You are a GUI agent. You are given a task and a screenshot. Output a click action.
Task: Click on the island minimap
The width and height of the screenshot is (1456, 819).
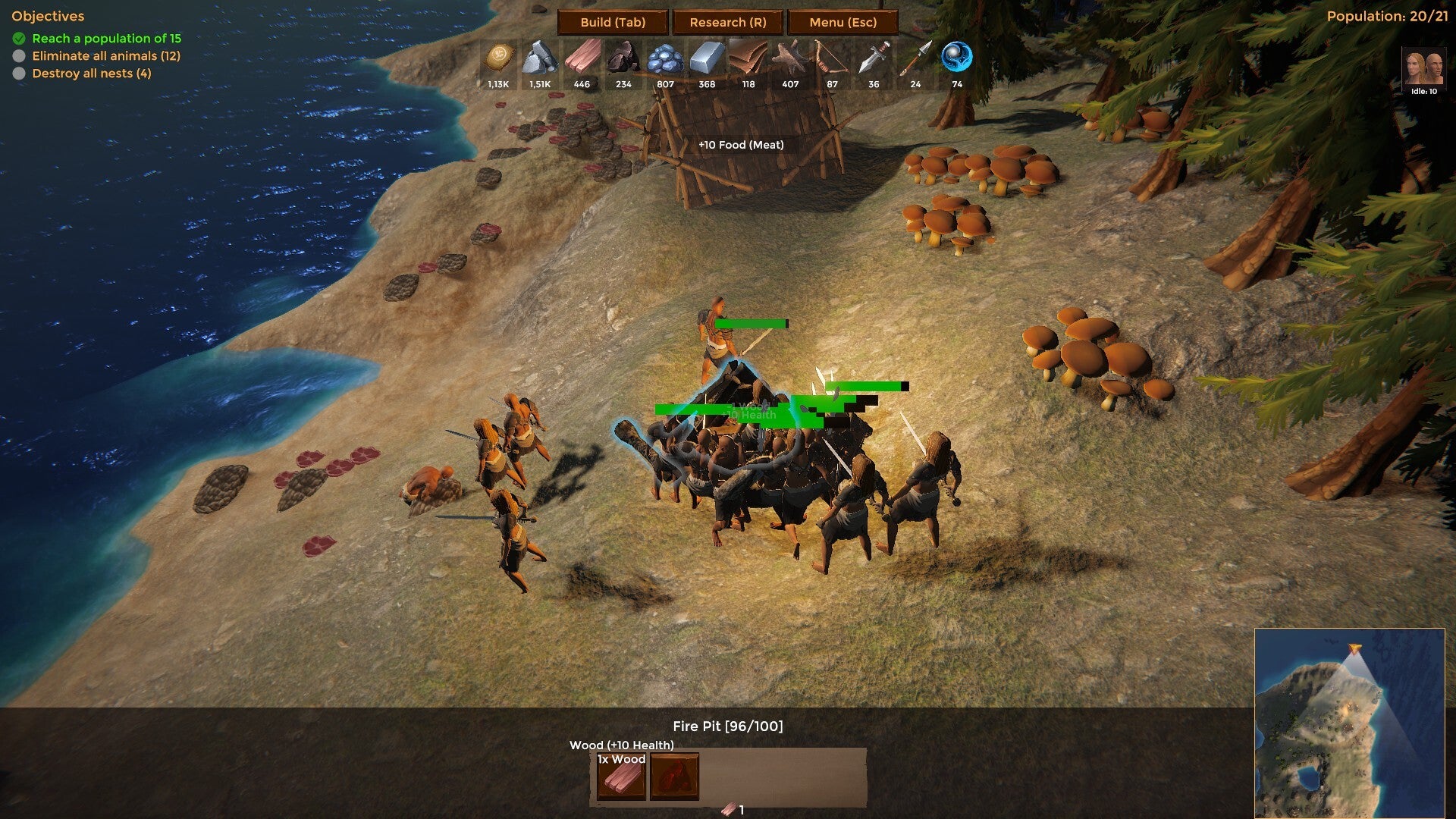pyautogui.click(x=1348, y=723)
